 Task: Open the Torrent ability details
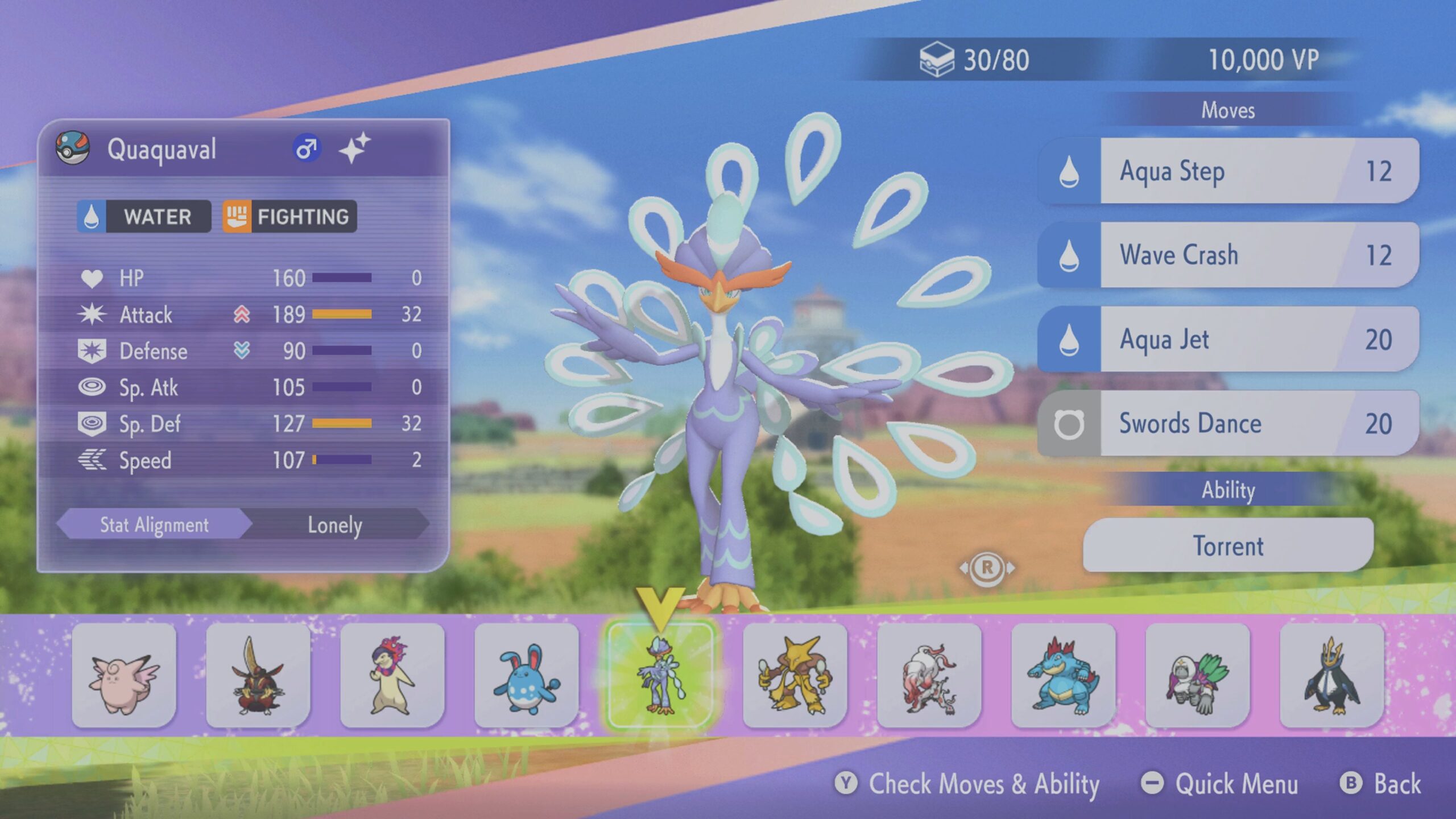1228,545
